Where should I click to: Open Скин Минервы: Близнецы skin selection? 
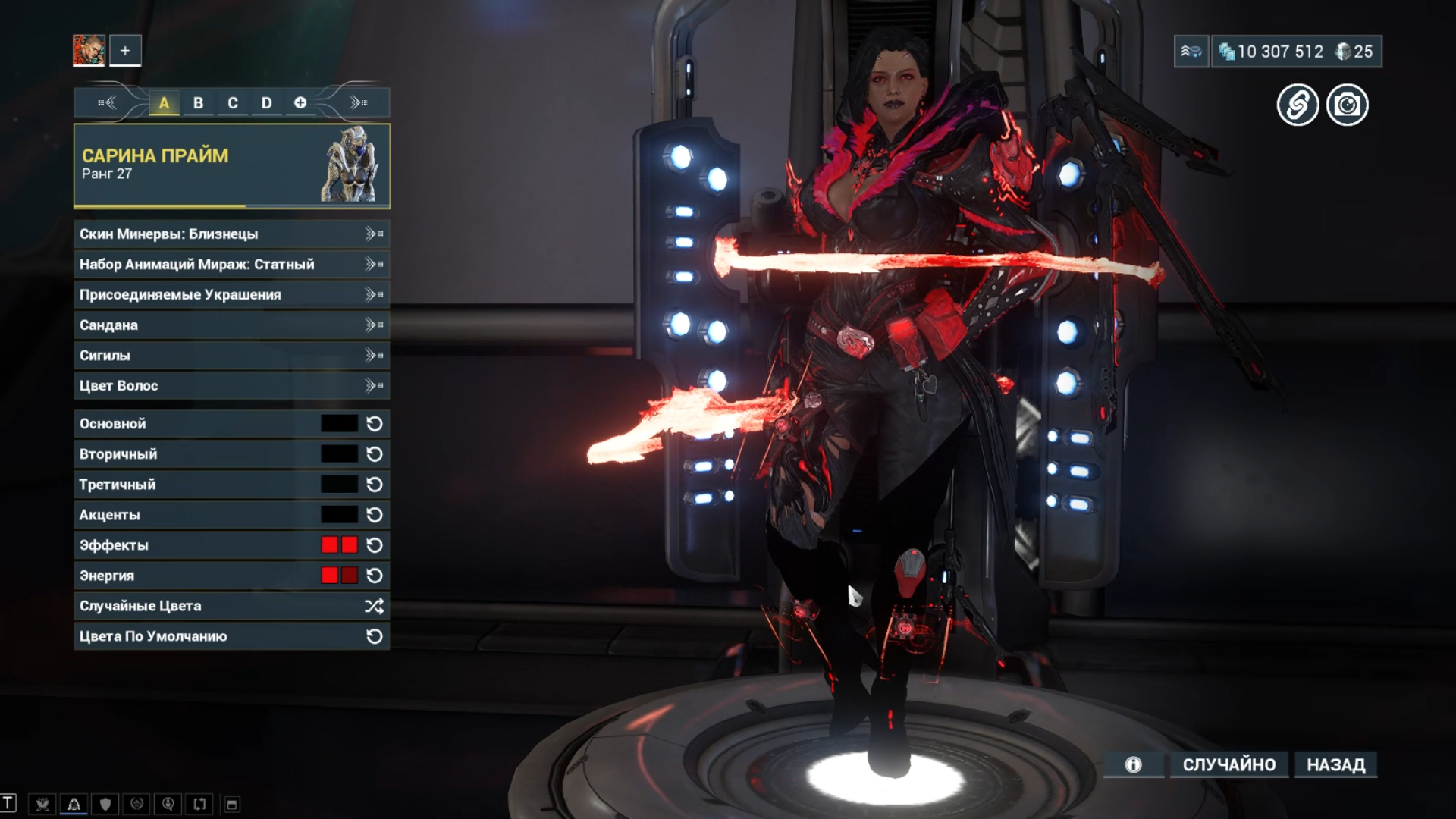tap(231, 234)
